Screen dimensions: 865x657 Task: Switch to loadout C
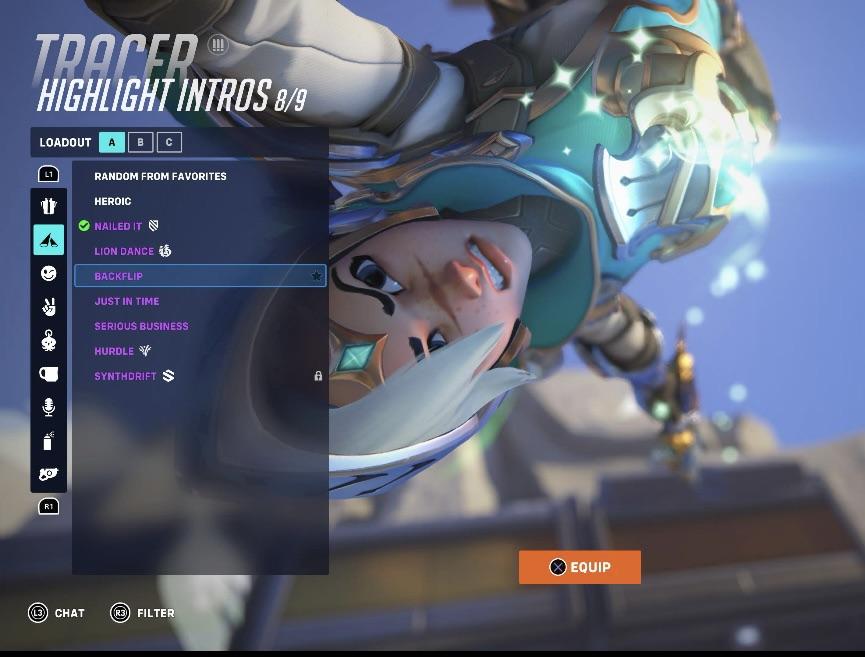(x=168, y=142)
